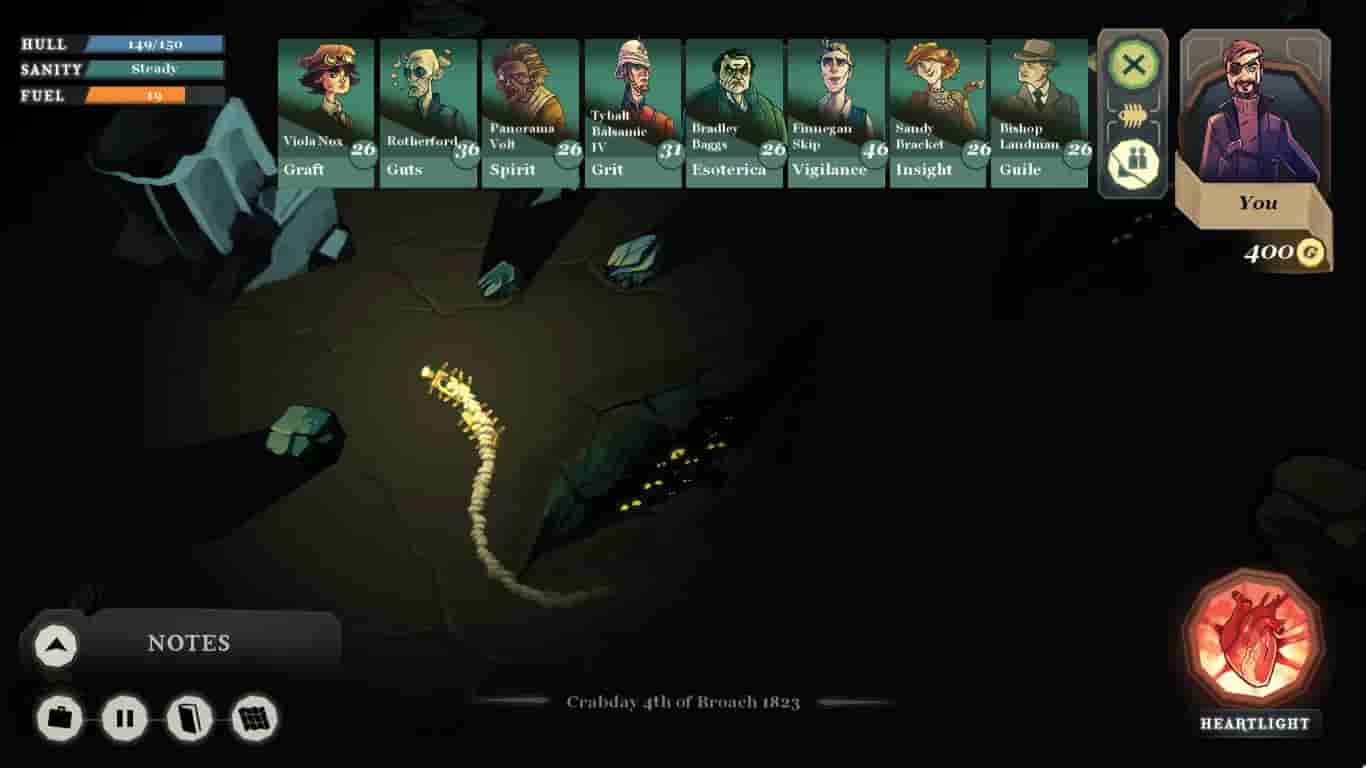Viewport: 1366px width, 768px height.
Task: Choose Bishop Landman's Guile card
Action: [x=1039, y=112]
